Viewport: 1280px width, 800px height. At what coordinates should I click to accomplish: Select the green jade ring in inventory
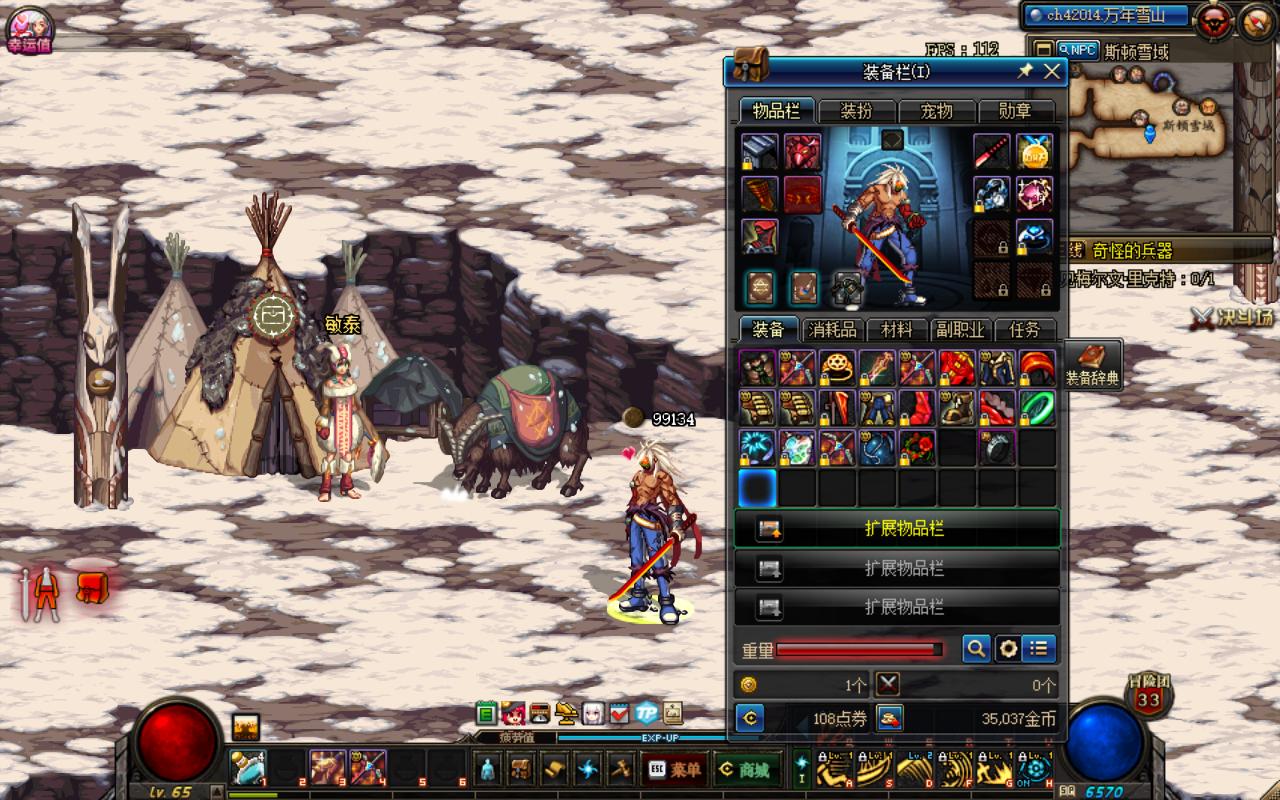pos(1037,408)
